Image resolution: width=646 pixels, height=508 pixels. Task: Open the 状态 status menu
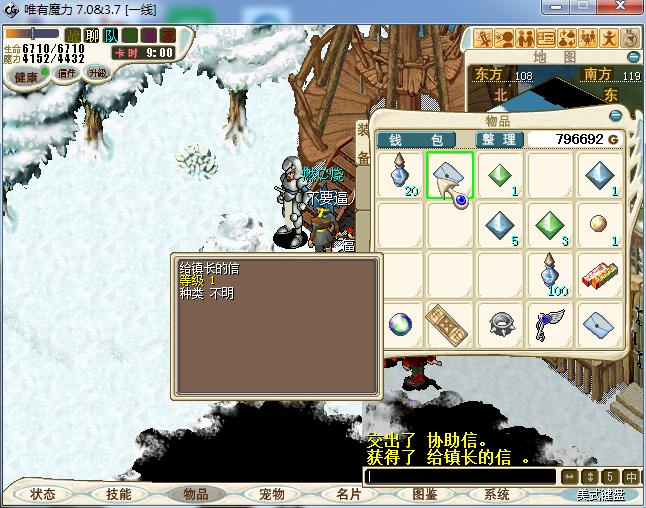click(x=43, y=494)
